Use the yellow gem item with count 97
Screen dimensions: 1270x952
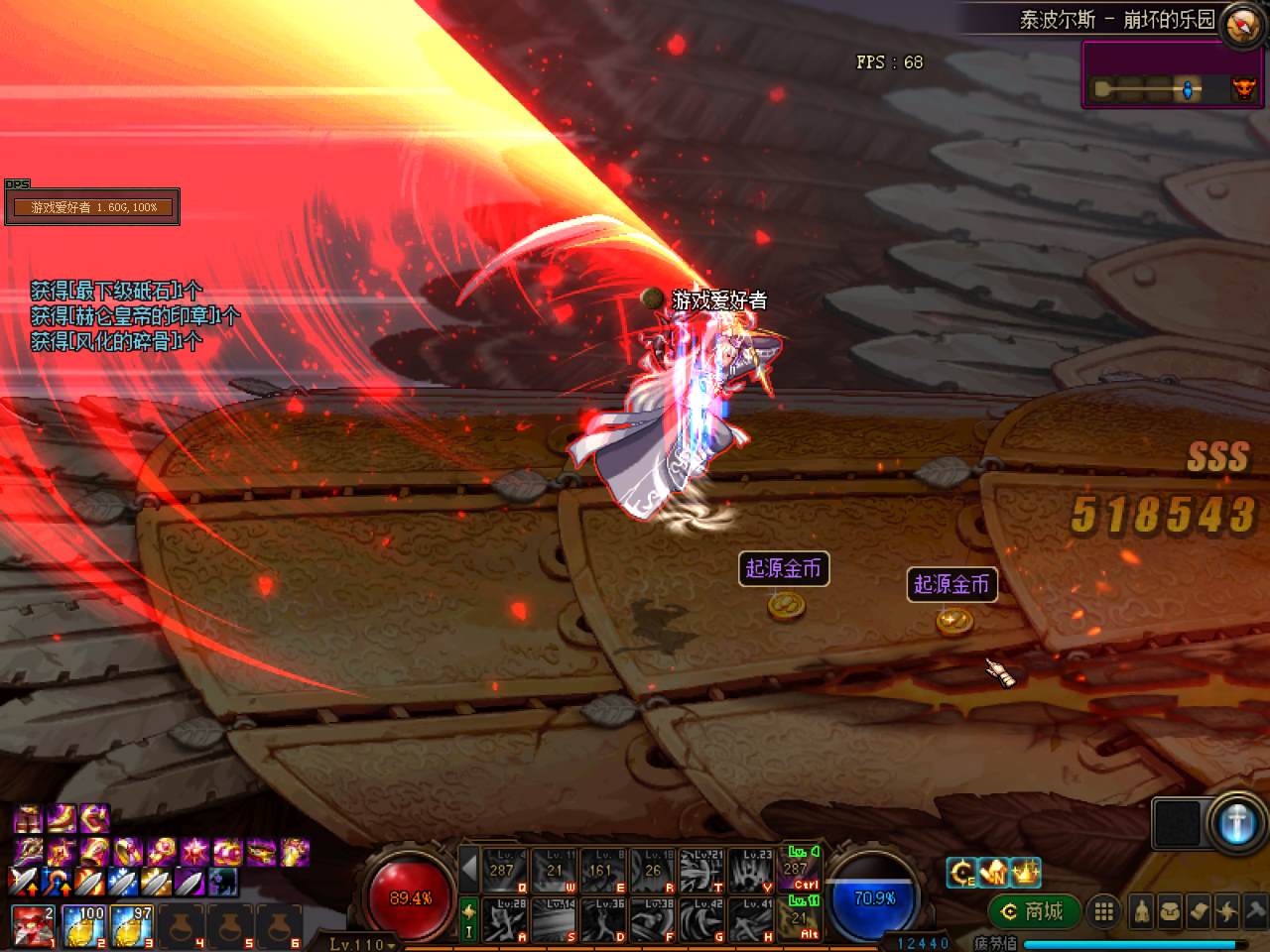pos(132,926)
